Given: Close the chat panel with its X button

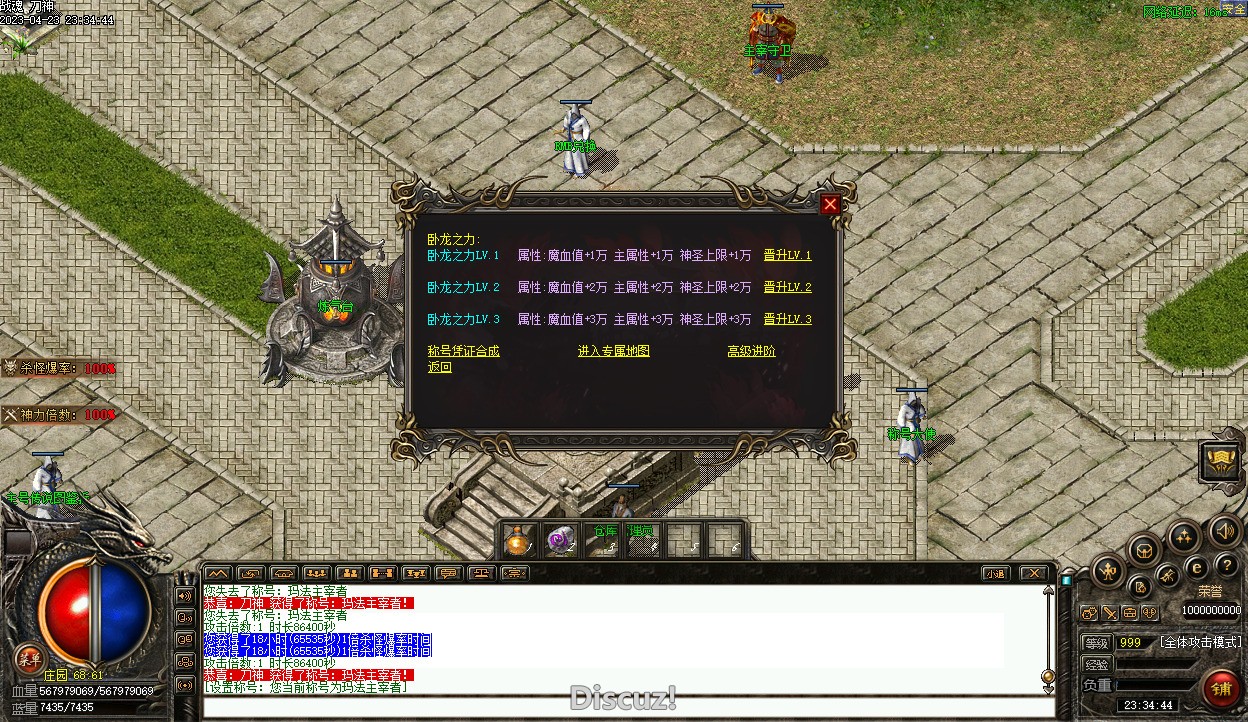Looking at the screenshot, I should [x=1033, y=574].
